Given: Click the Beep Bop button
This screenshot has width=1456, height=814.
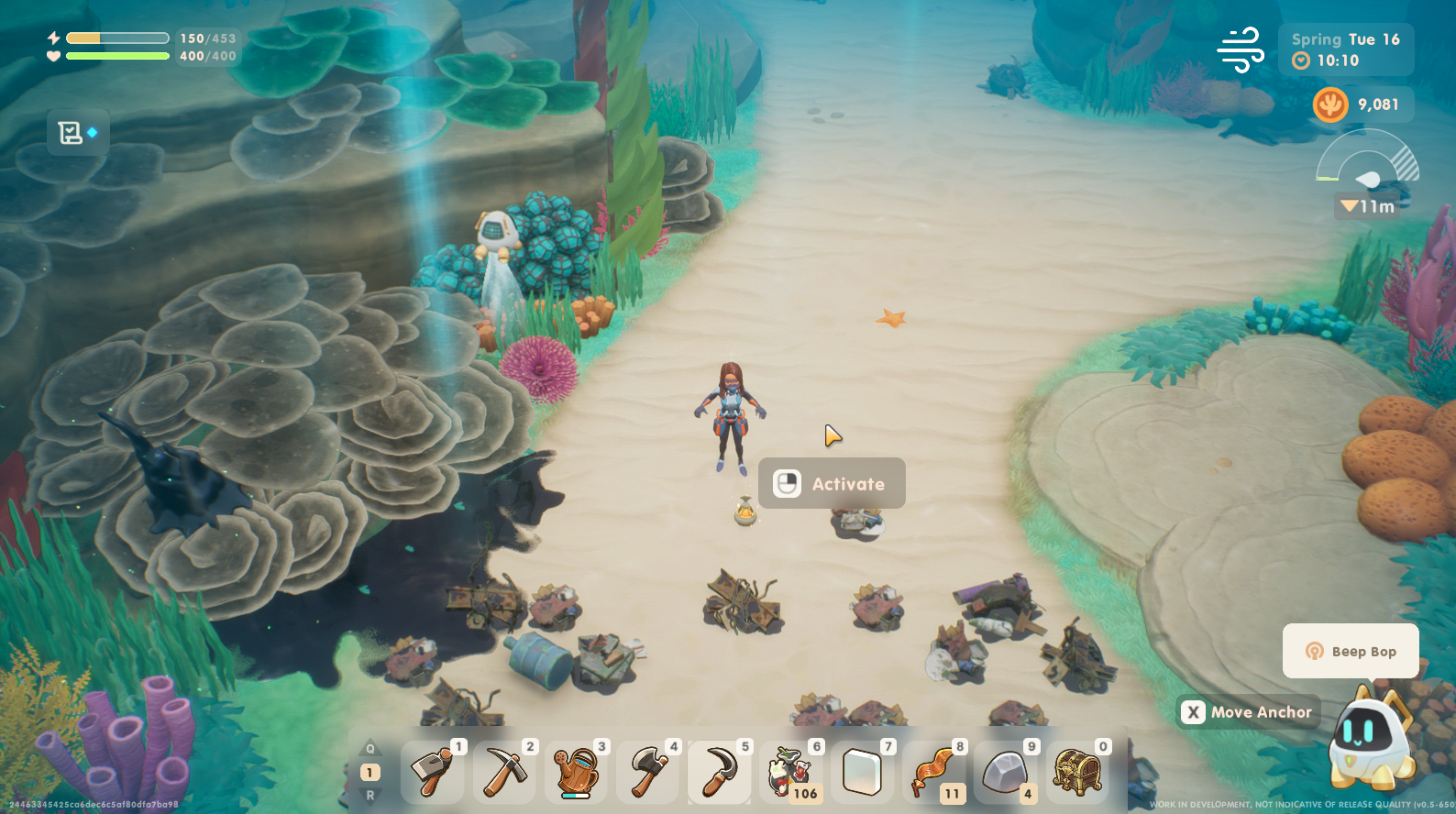Looking at the screenshot, I should 1351,651.
